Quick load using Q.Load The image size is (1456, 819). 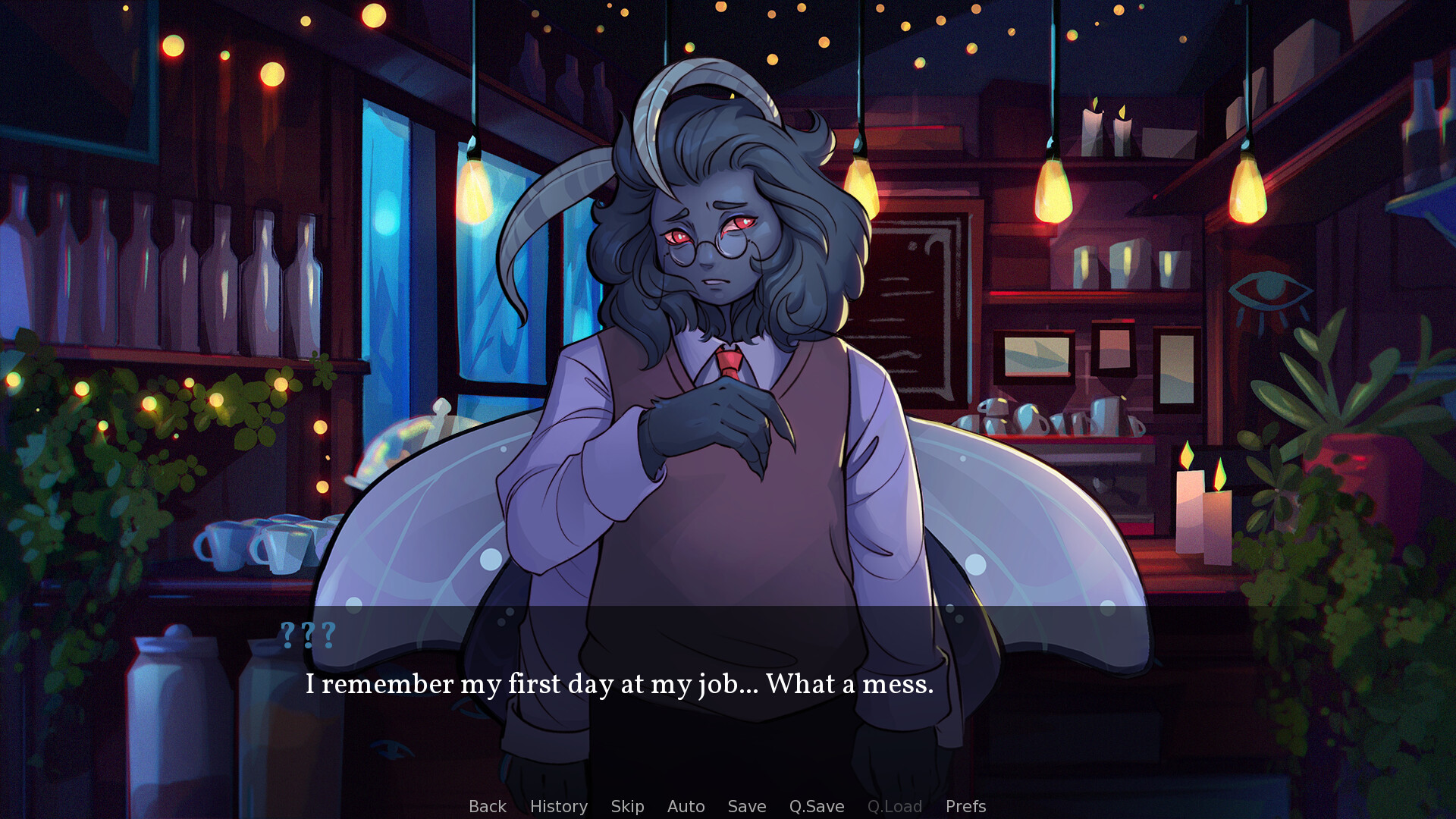tap(894, 806)
